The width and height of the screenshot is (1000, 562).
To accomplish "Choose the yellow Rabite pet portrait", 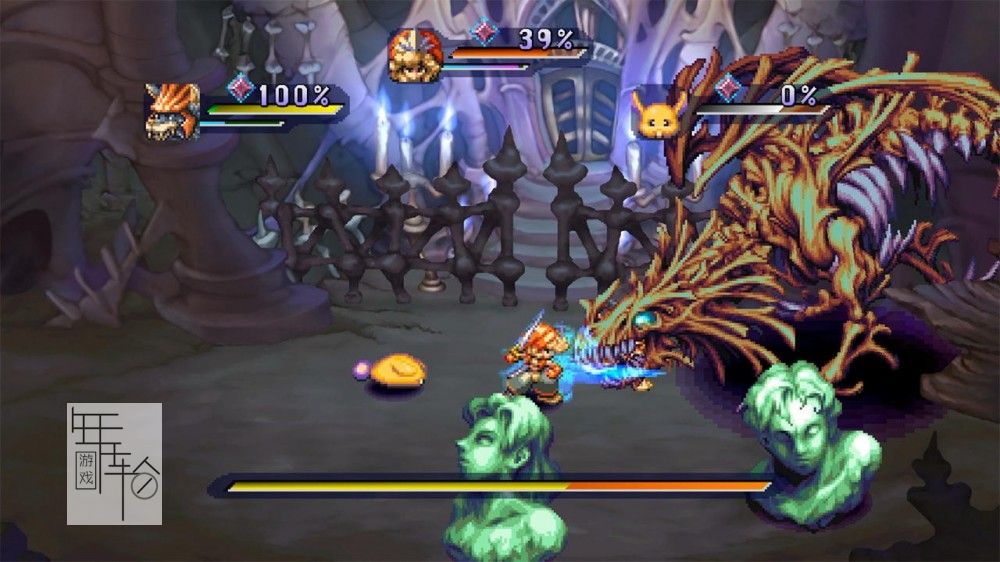I will 656,116.
